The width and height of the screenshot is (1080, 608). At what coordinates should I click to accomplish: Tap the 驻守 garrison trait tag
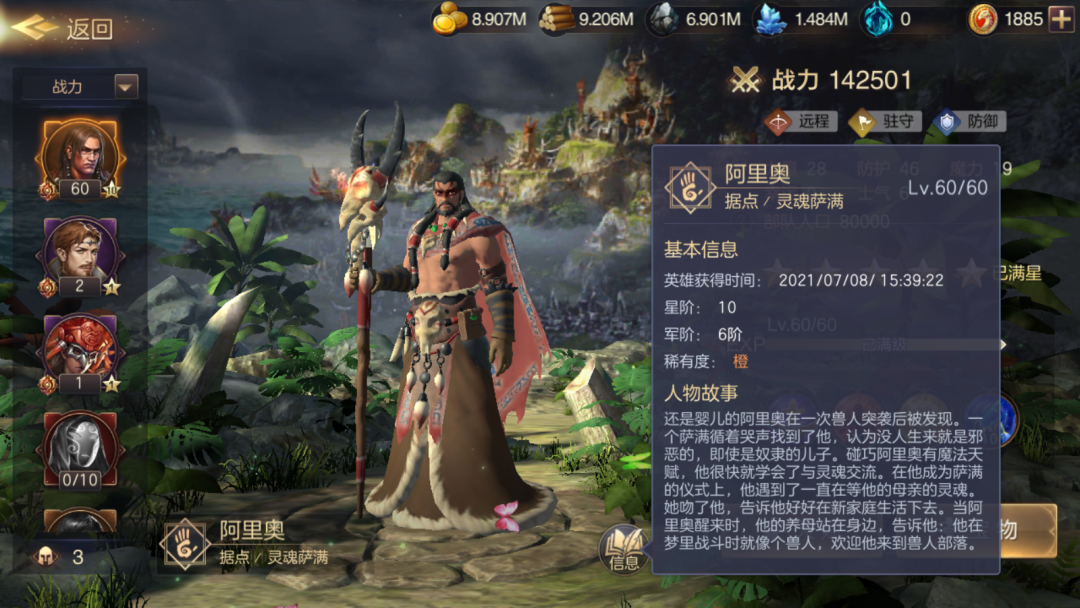884,122
